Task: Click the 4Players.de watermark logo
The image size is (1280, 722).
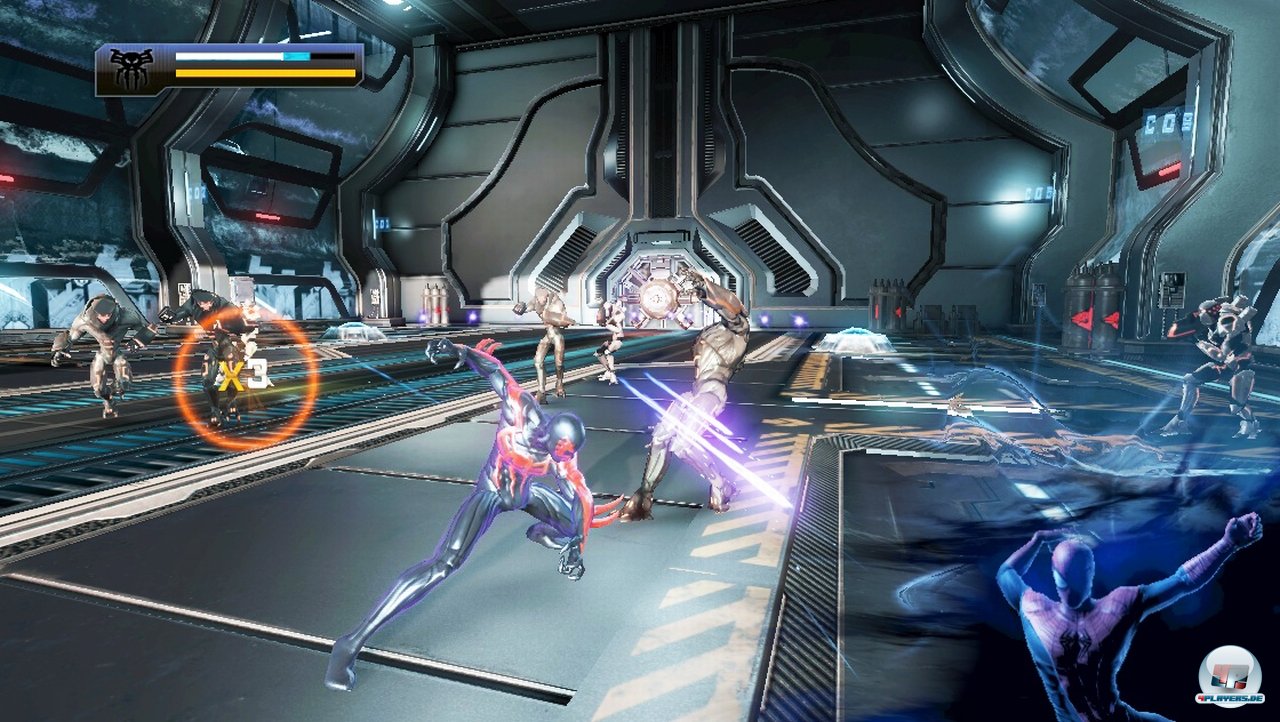Action: pos(1230,674)
